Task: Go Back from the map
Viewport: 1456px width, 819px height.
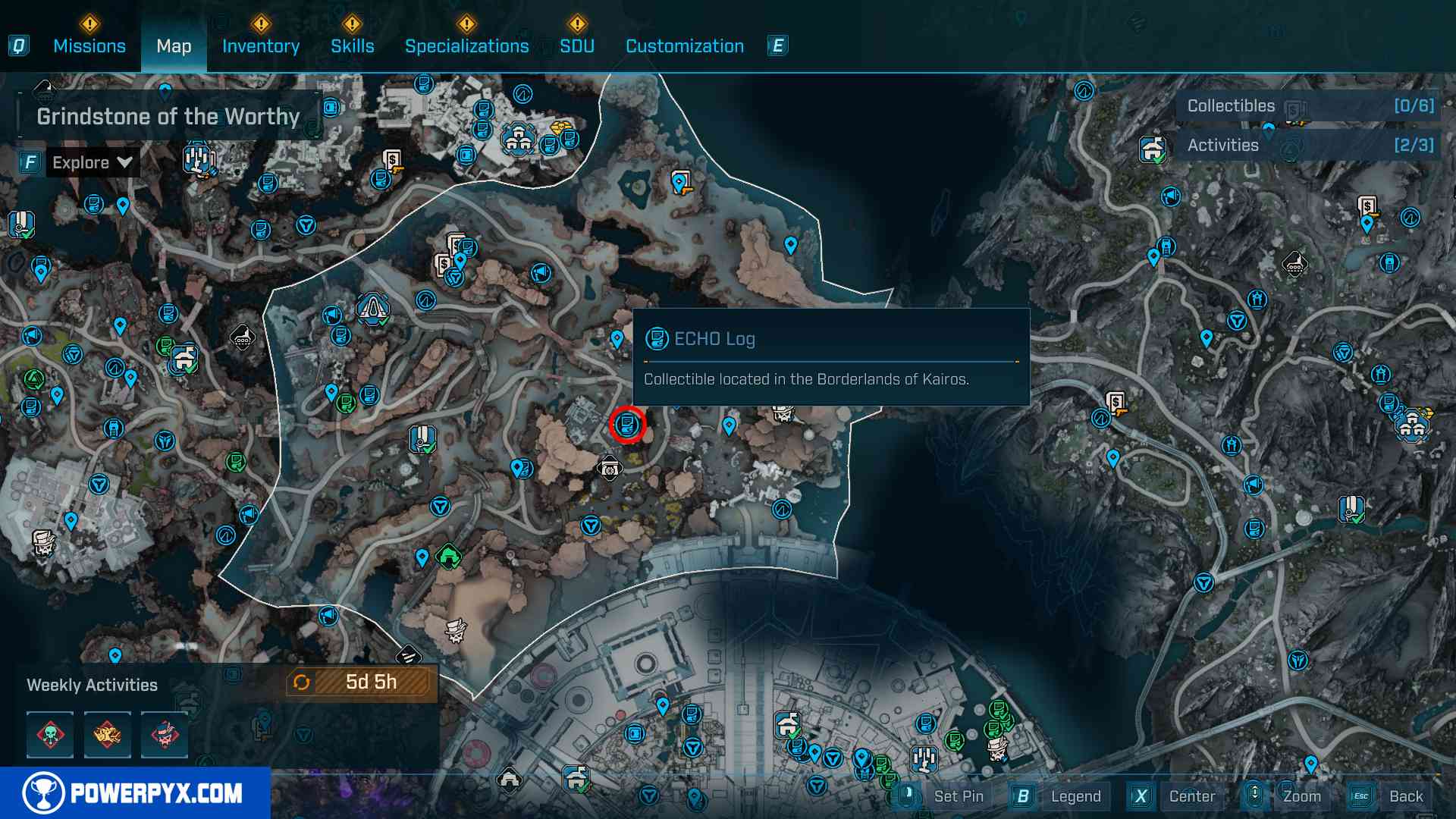Action: click(x=1405, y=796)
